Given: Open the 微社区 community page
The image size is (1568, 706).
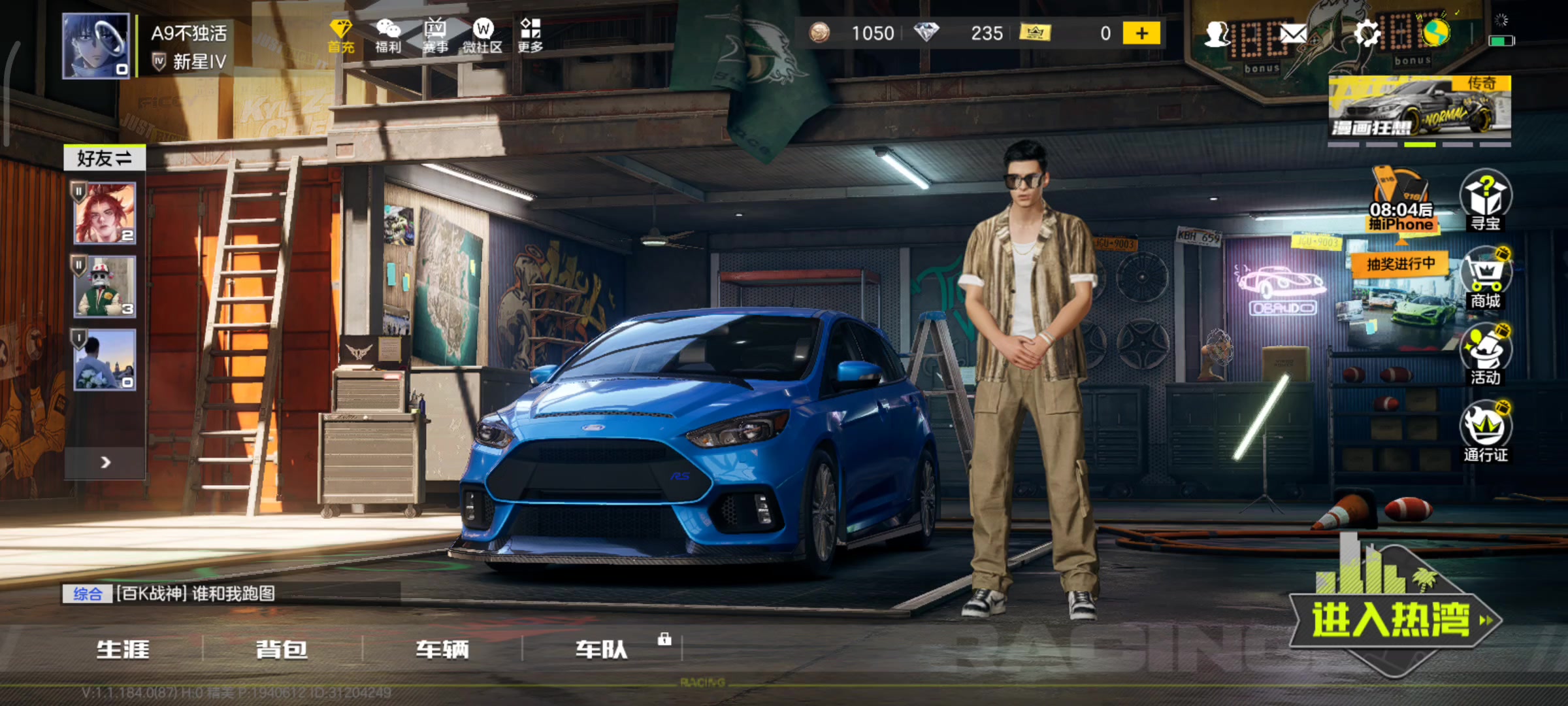Looking at the screenshot, I should coord(483,35).
